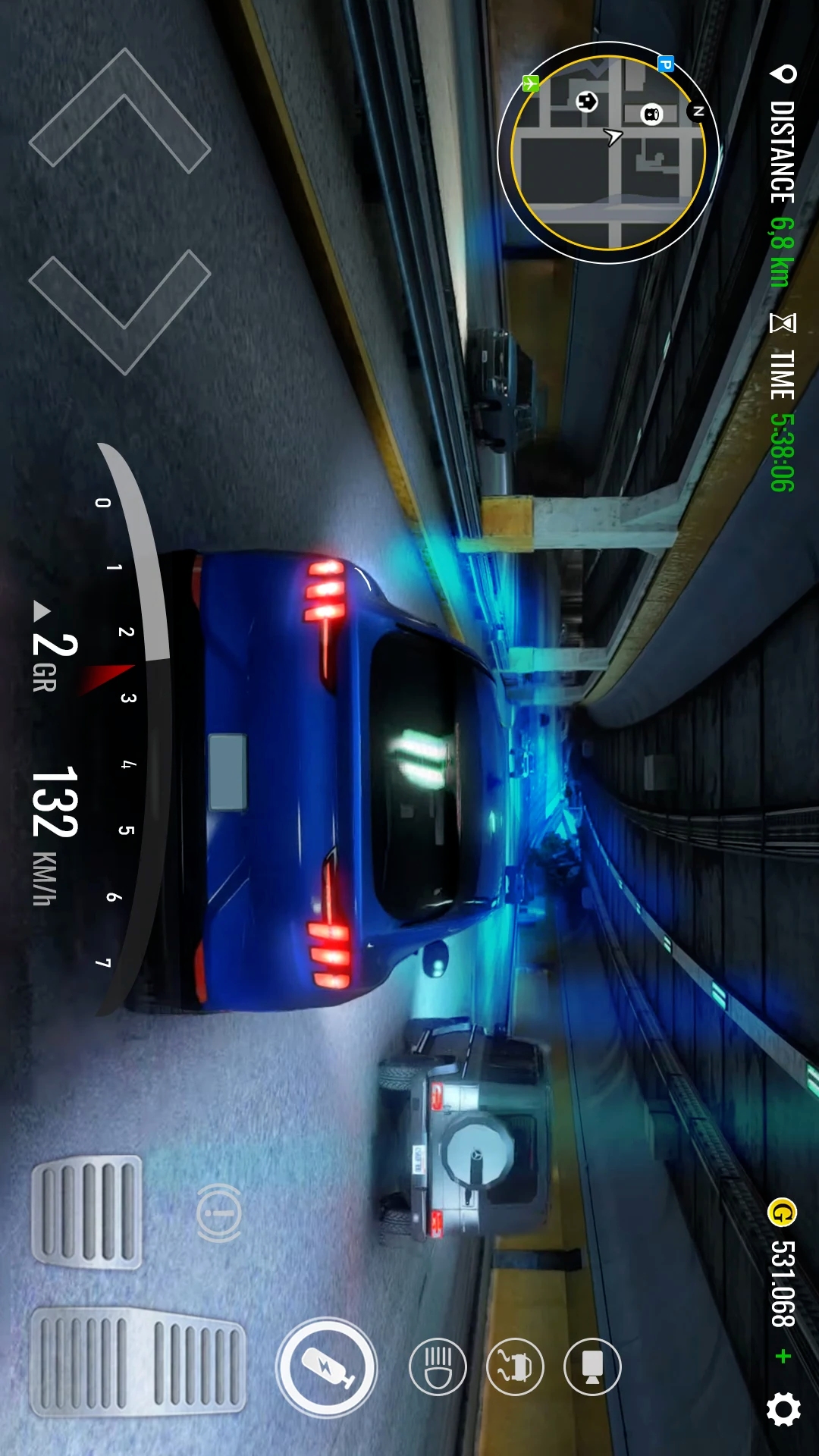Hit the narrow brake pedal
This screenshot has width=819, height=1456.
pos(86,1211)
